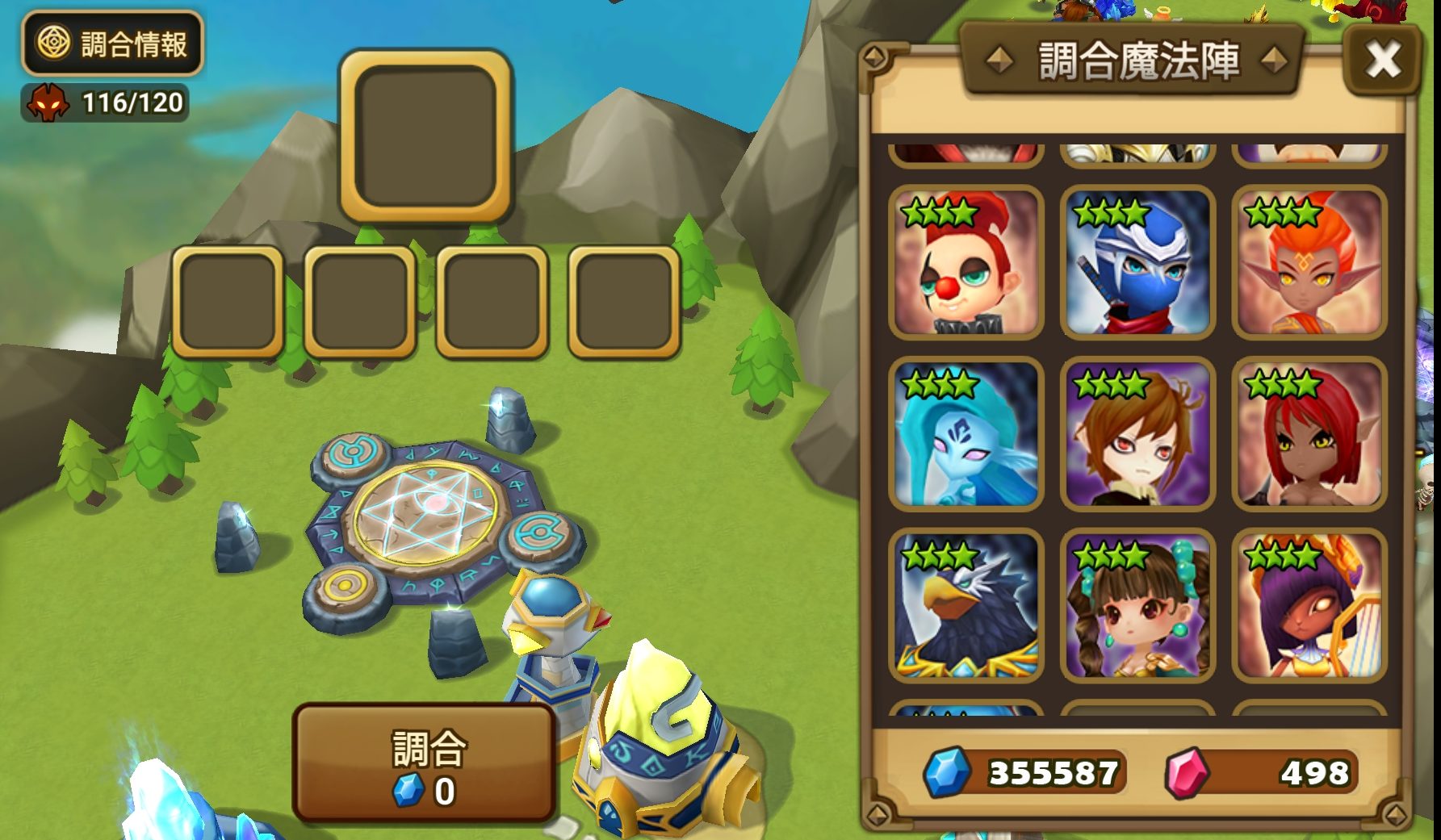Pick the red-haired dark-skinned monster
Screen dimensions: 1441x840
[1309, 434]
